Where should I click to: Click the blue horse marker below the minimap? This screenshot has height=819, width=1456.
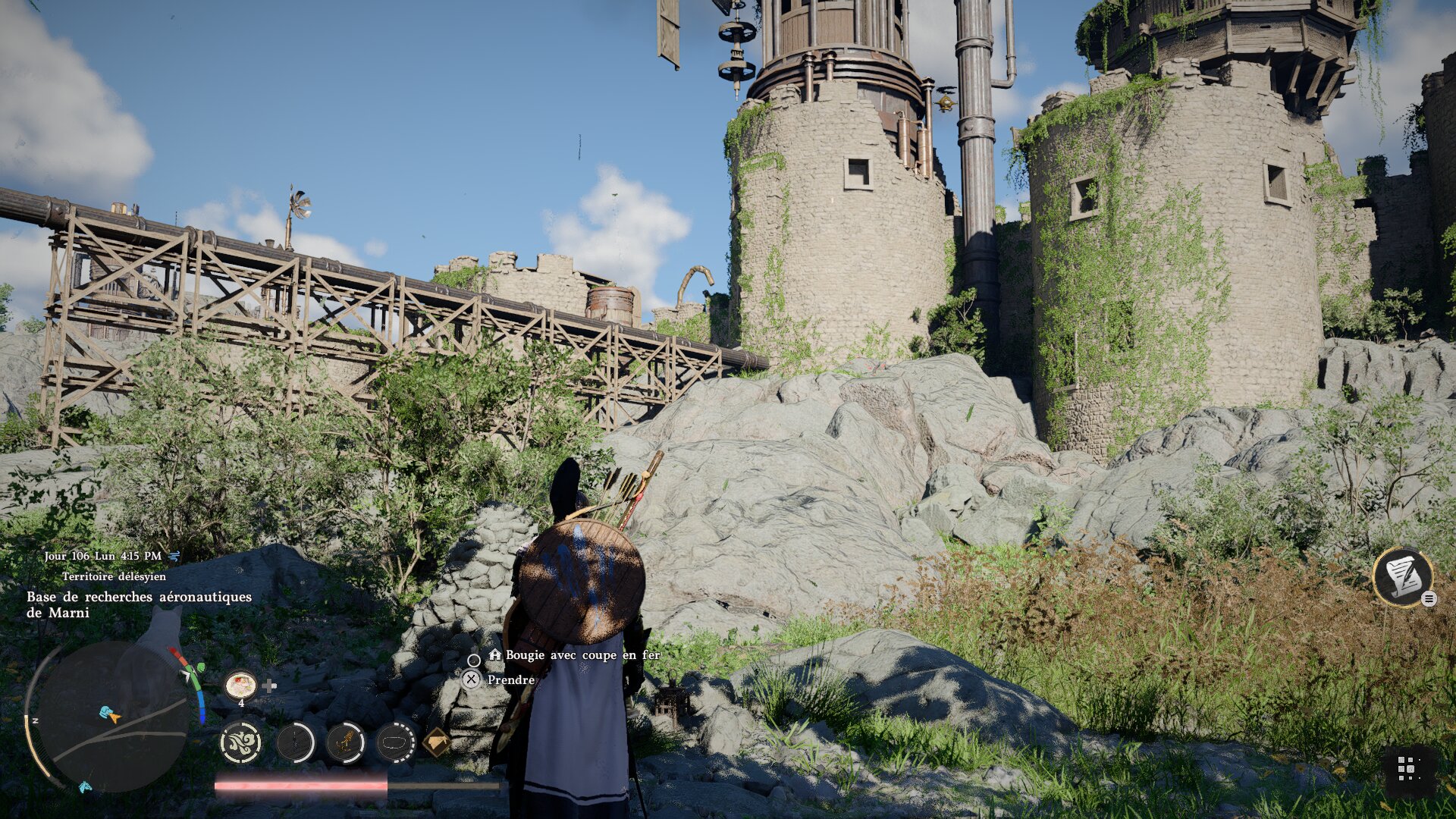pyautogui.click(x=85, y=787)
